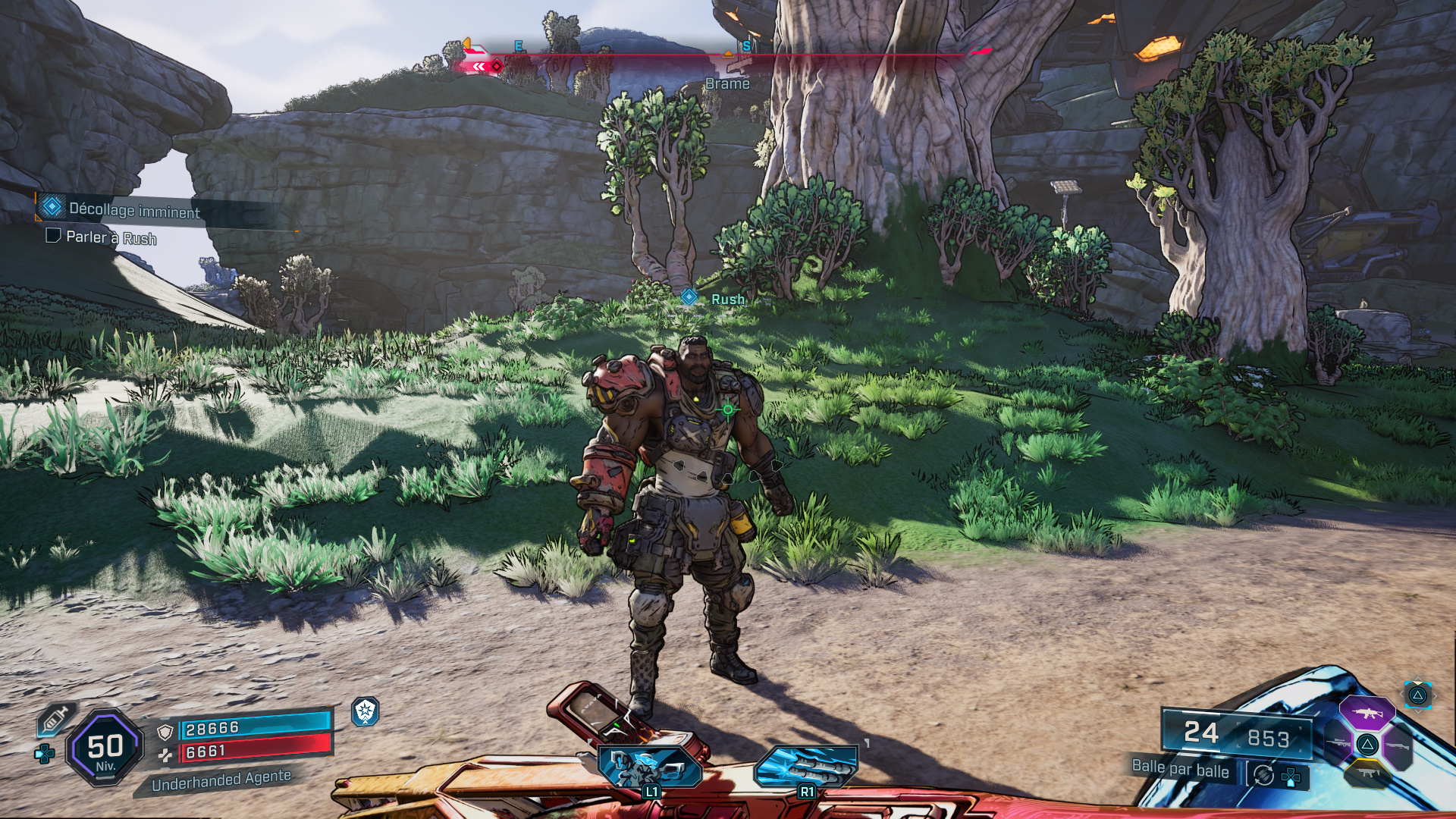The width and height of the screenshot is (1456, 819).
Task: Select the assault rifle in the weapon wheel
Action: (1369, 713)
